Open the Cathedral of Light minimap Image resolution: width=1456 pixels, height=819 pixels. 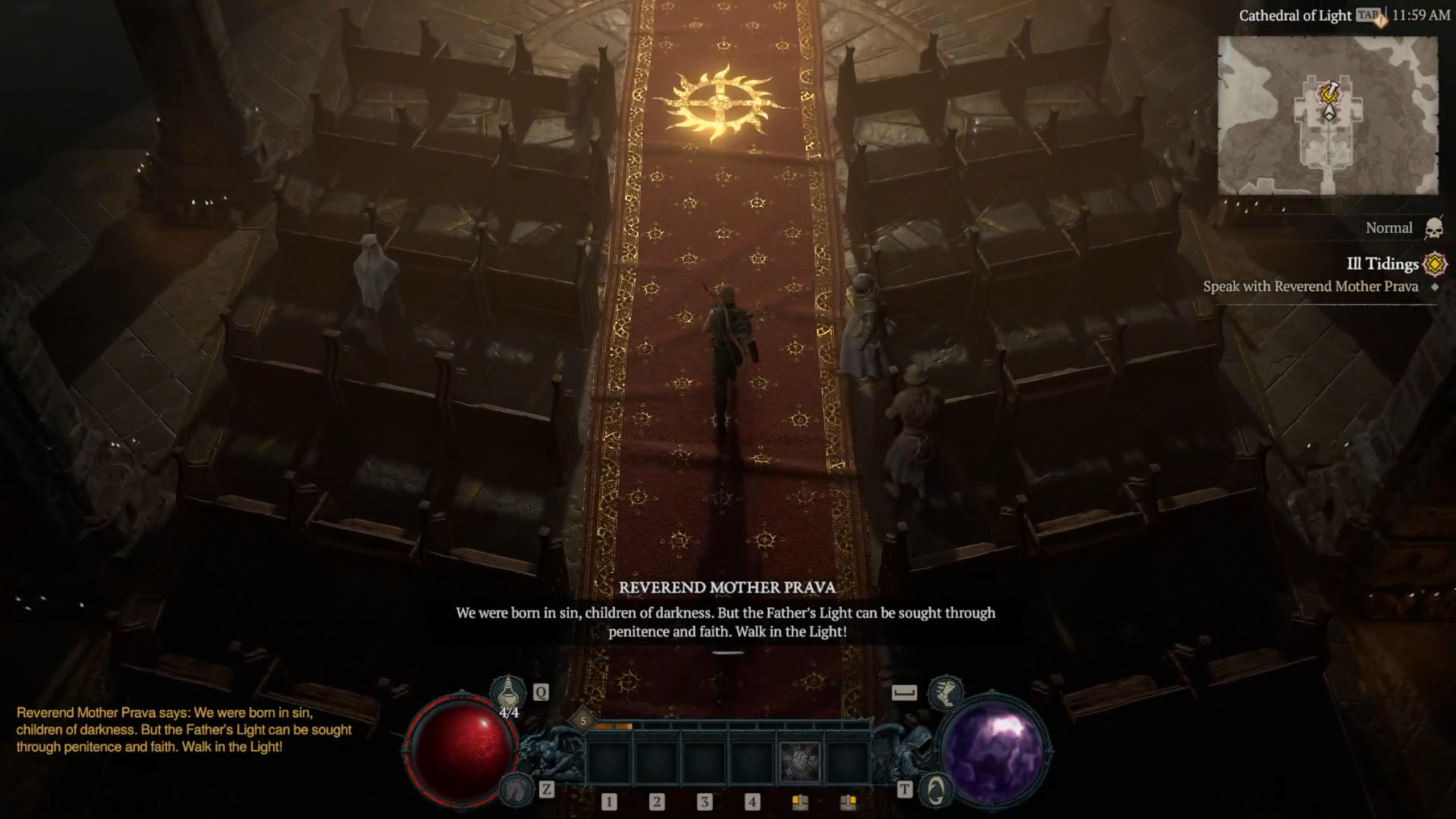1327,115
